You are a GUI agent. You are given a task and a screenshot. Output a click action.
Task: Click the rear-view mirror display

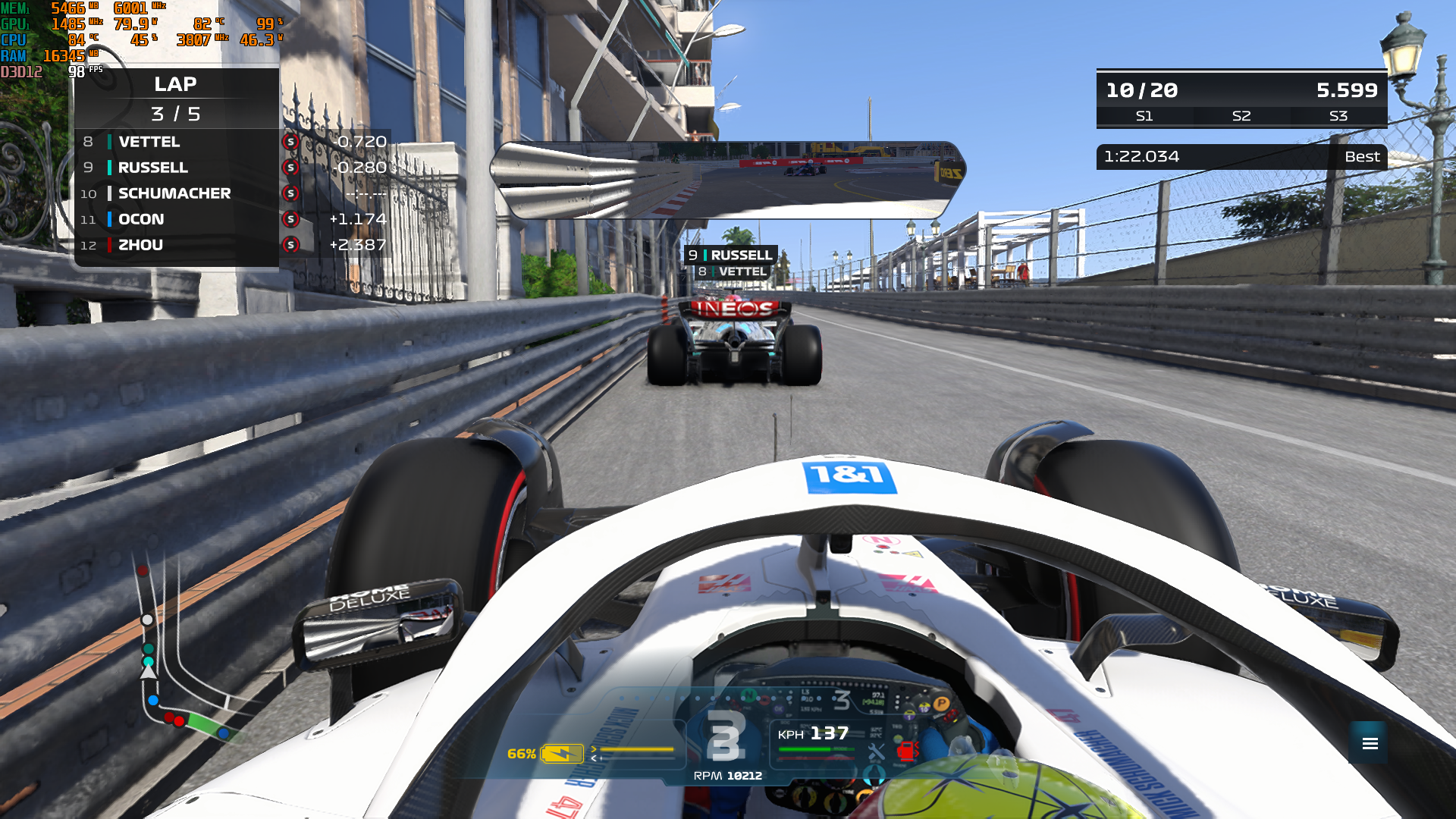point(728,180)
